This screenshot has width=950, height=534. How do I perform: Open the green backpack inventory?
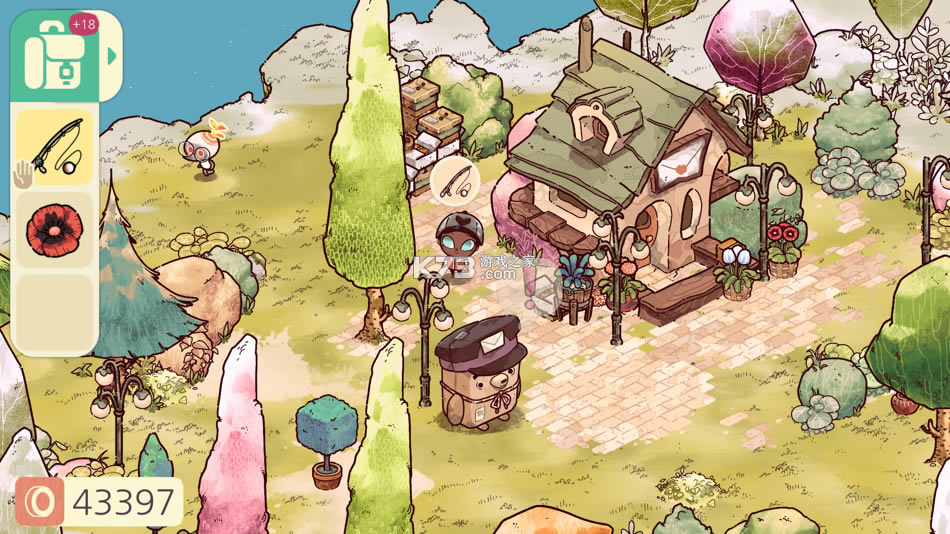pyautogui.click(x=54, y=56)
